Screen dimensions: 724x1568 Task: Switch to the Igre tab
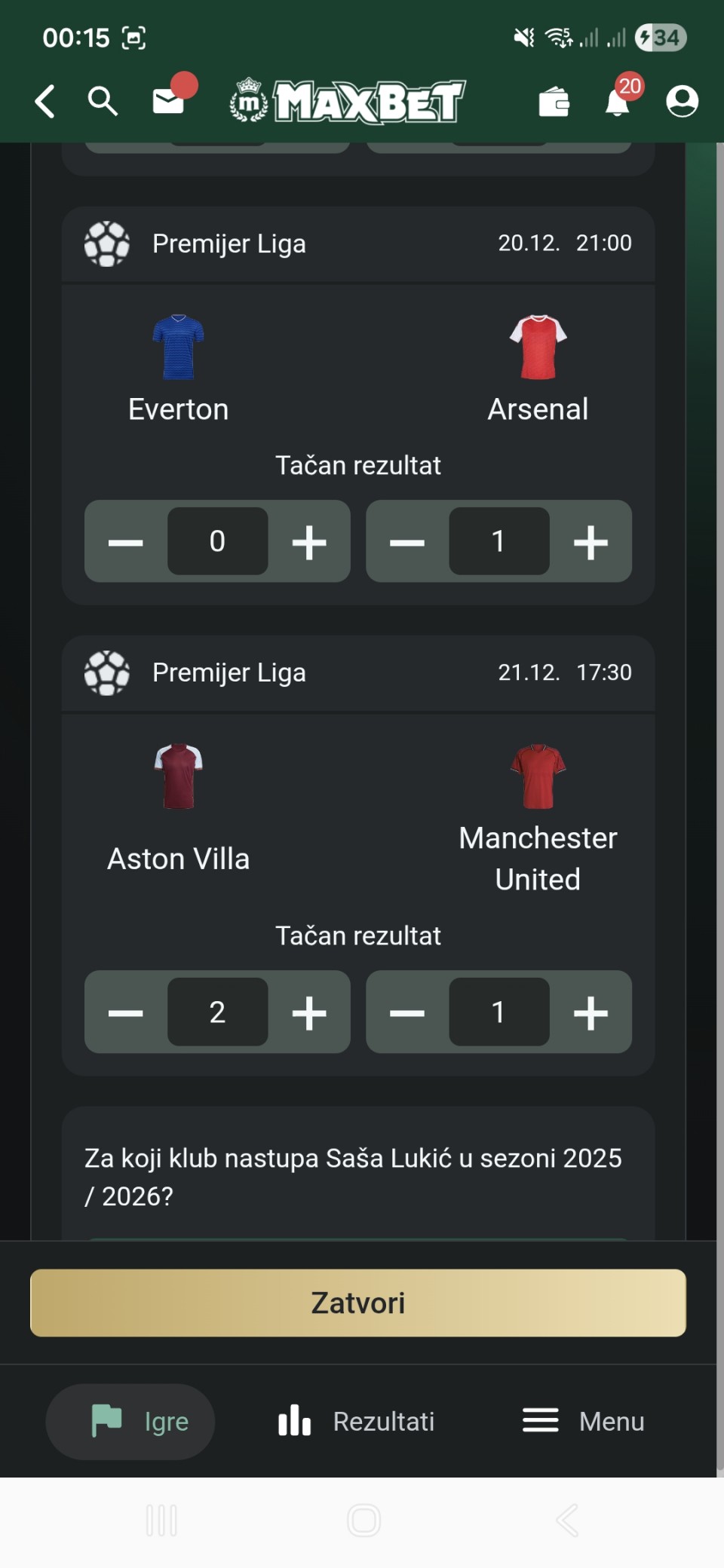pos(130,1421)
